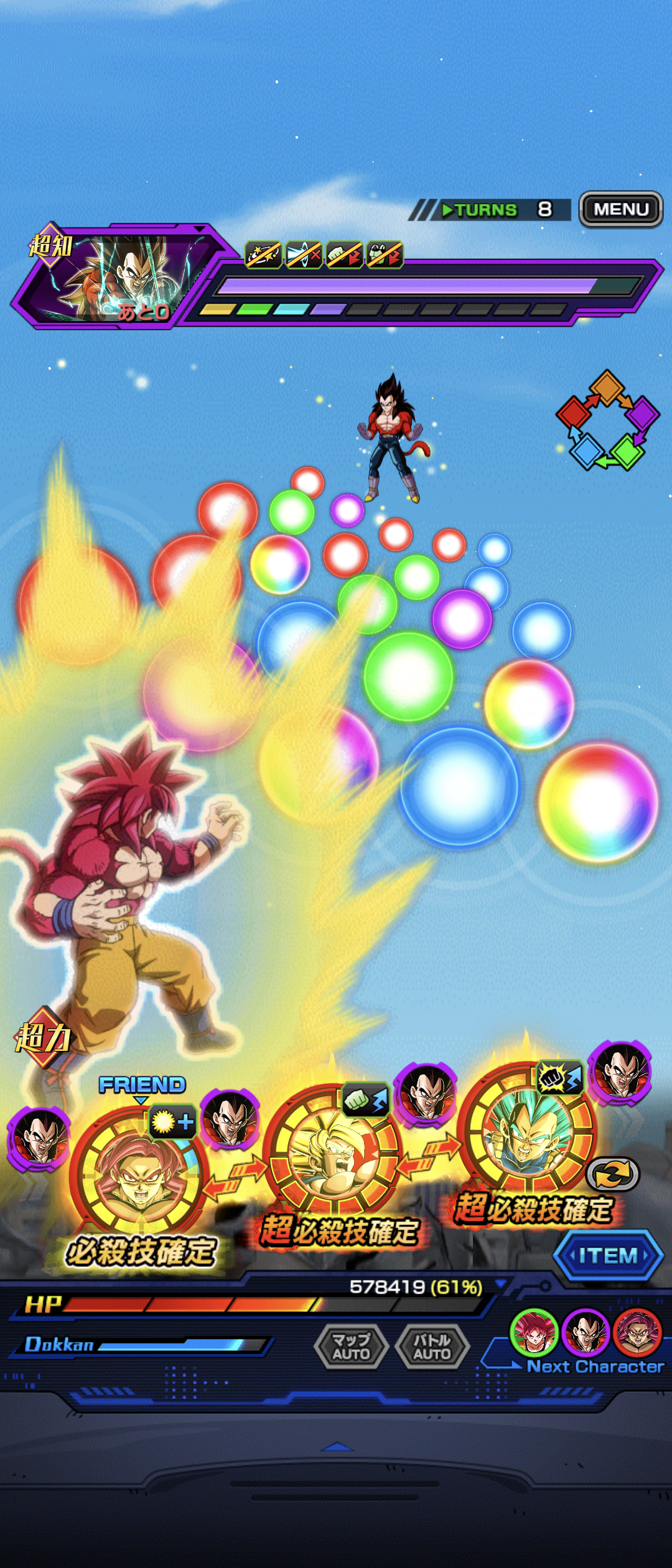The width and height of the screenshot is (672, 1568).
Task: Select the Super Saiyan Blue Vegeta unit
Action: 527,1130
